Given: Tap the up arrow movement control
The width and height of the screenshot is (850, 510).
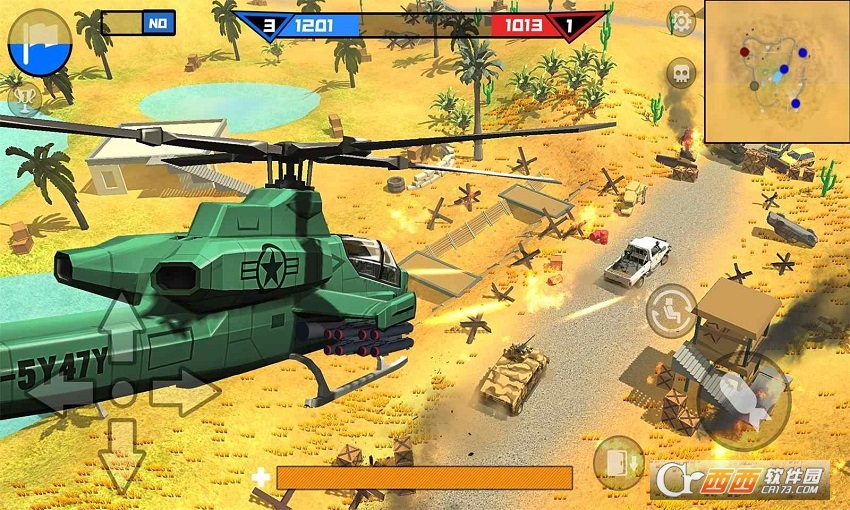Looking at the screenshot, I should [x=122, y=327].
